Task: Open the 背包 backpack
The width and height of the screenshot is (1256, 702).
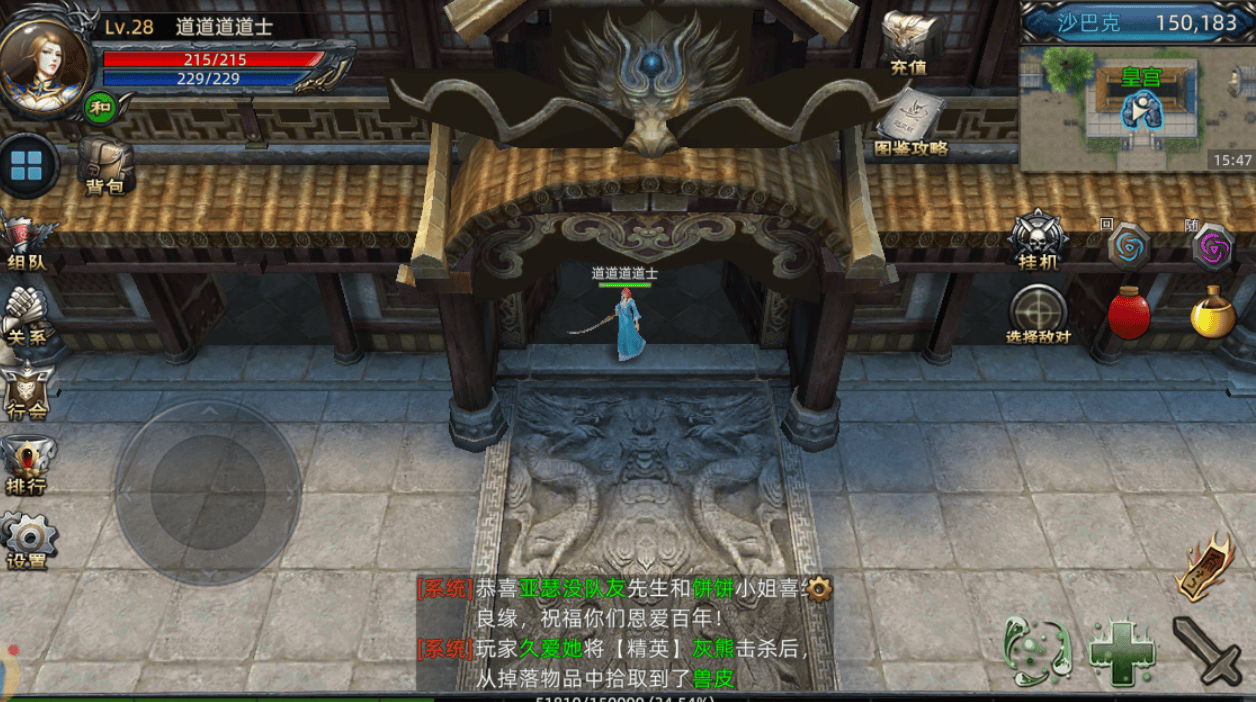Action: coord(105,163)
